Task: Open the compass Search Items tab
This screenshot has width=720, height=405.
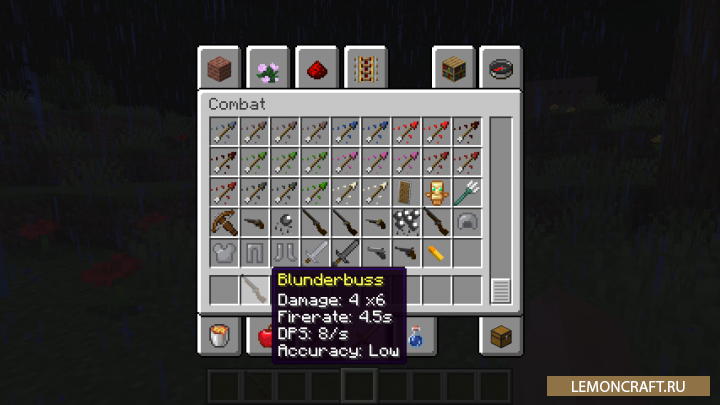Action: point(500,69)
